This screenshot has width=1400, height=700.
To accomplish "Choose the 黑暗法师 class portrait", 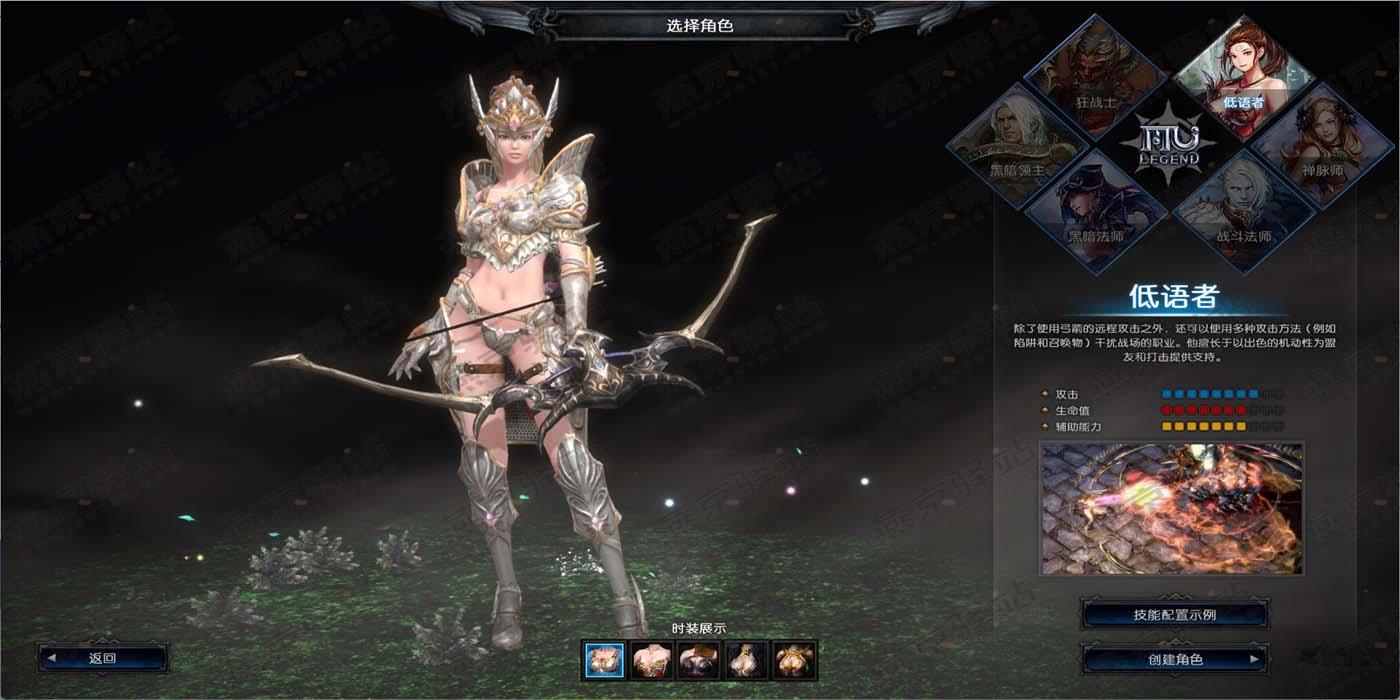I will pos(1096,214).
